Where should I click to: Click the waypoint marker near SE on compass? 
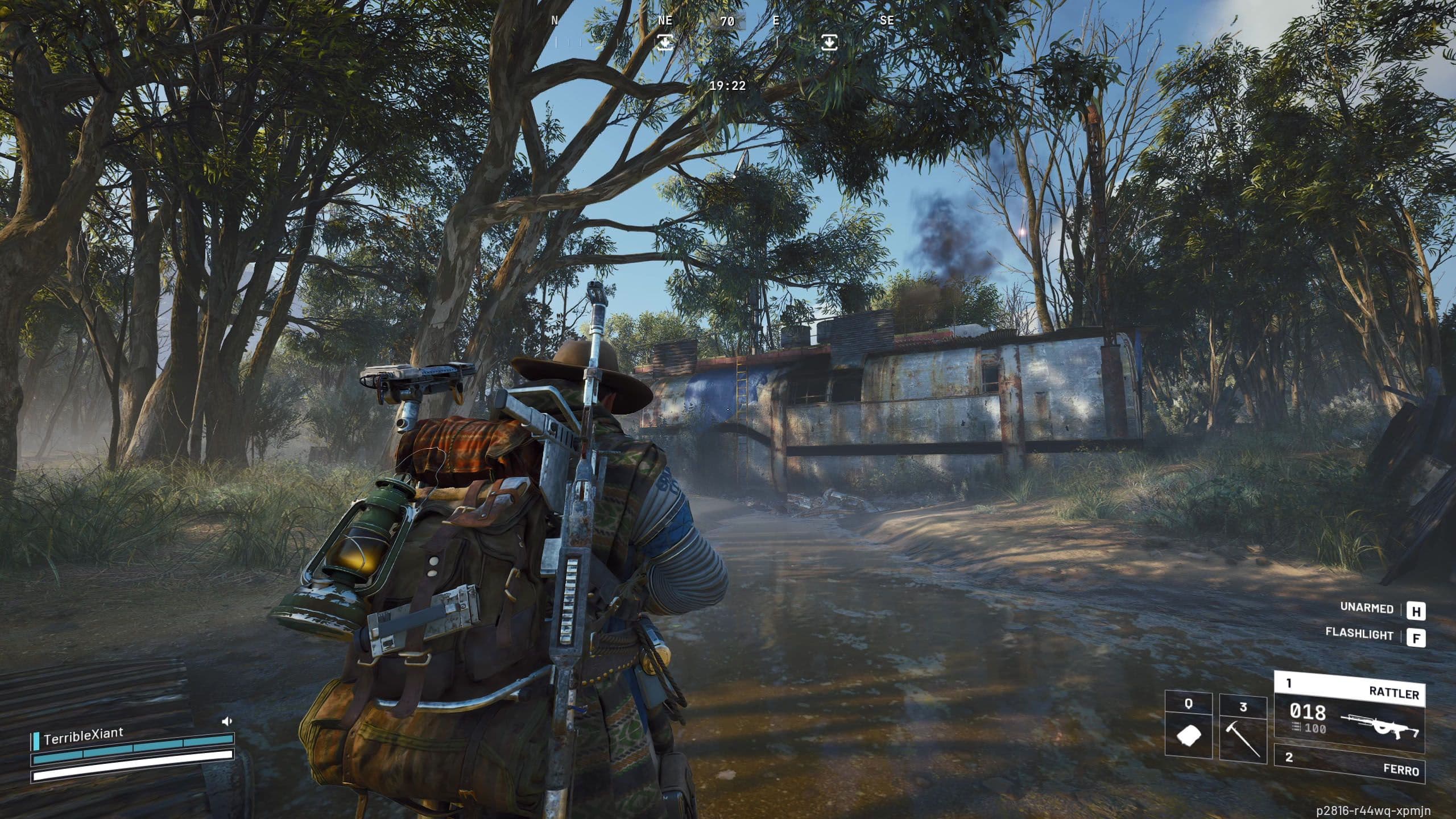[829, 41]
